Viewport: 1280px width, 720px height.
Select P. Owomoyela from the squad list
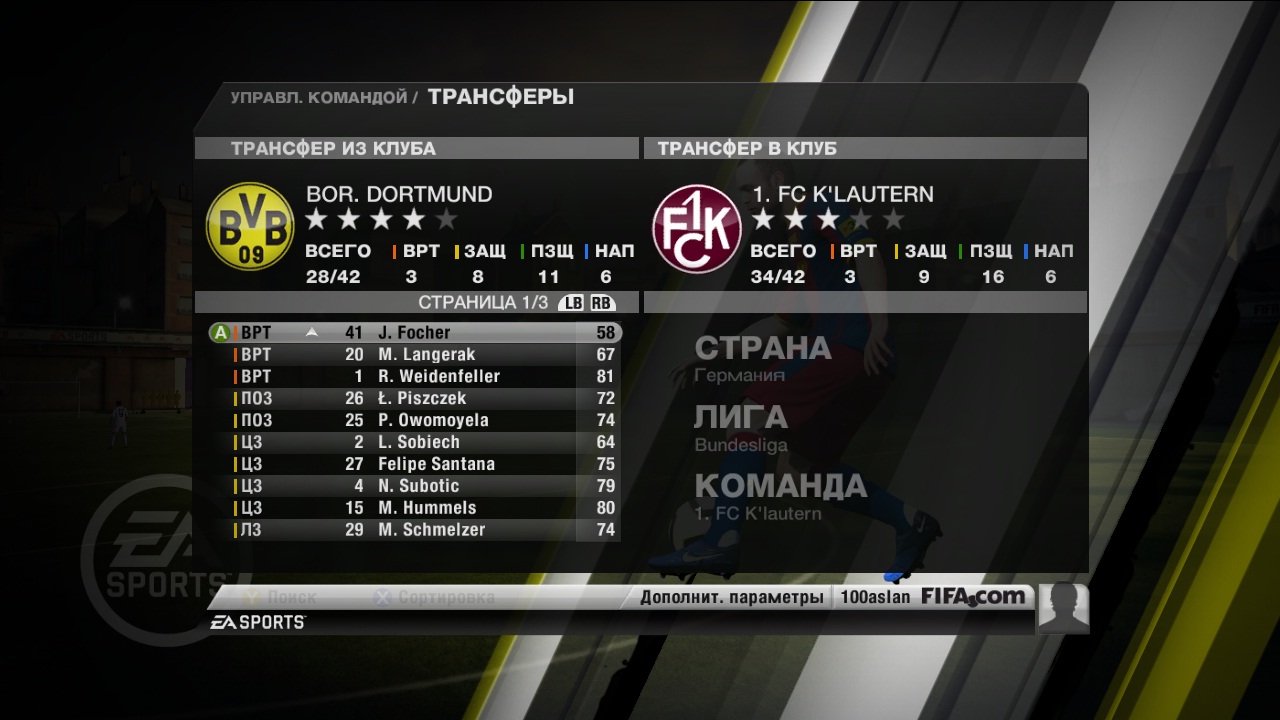(433, 420)
